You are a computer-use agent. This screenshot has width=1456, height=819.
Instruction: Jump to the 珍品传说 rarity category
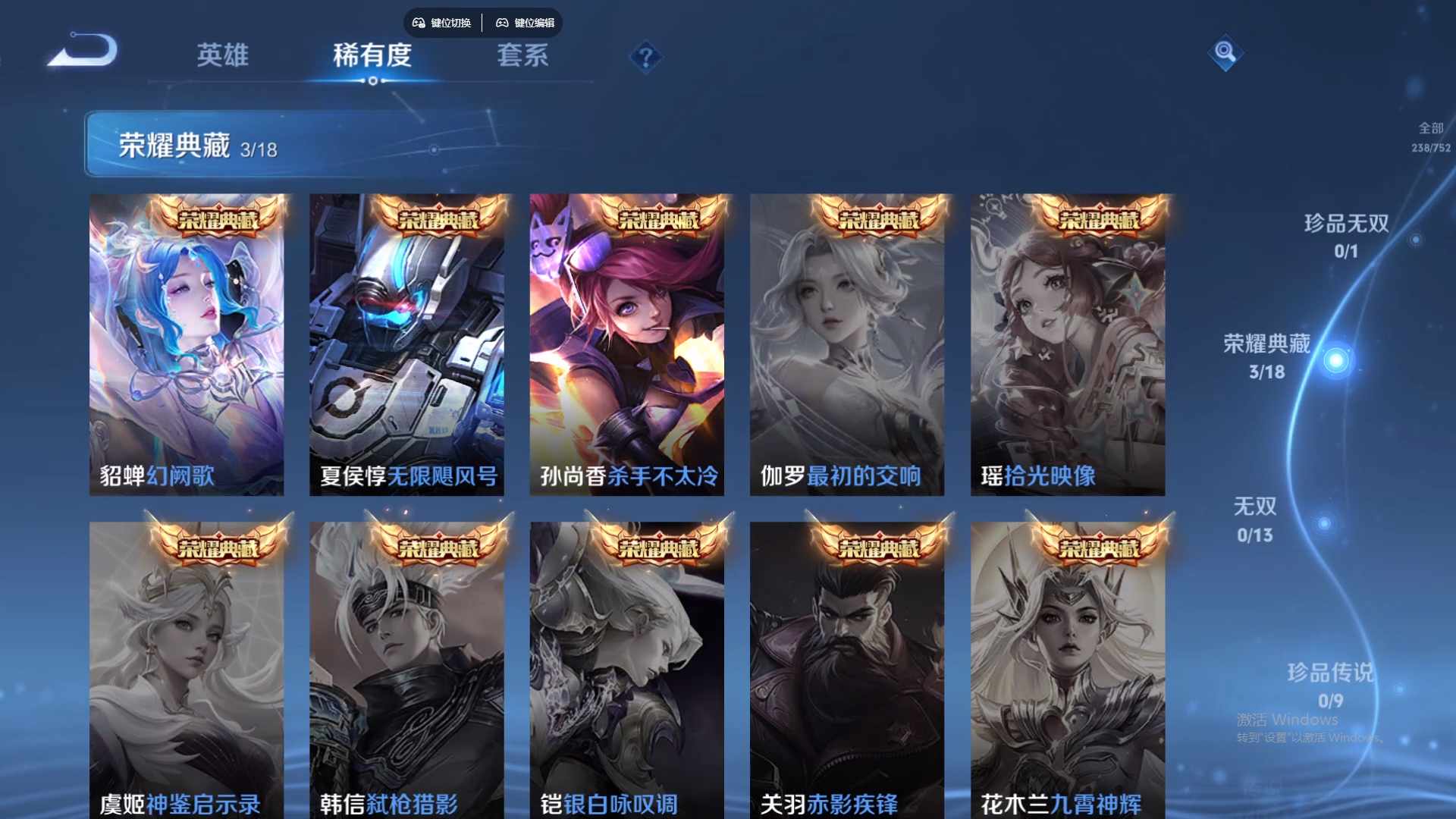1330,684
